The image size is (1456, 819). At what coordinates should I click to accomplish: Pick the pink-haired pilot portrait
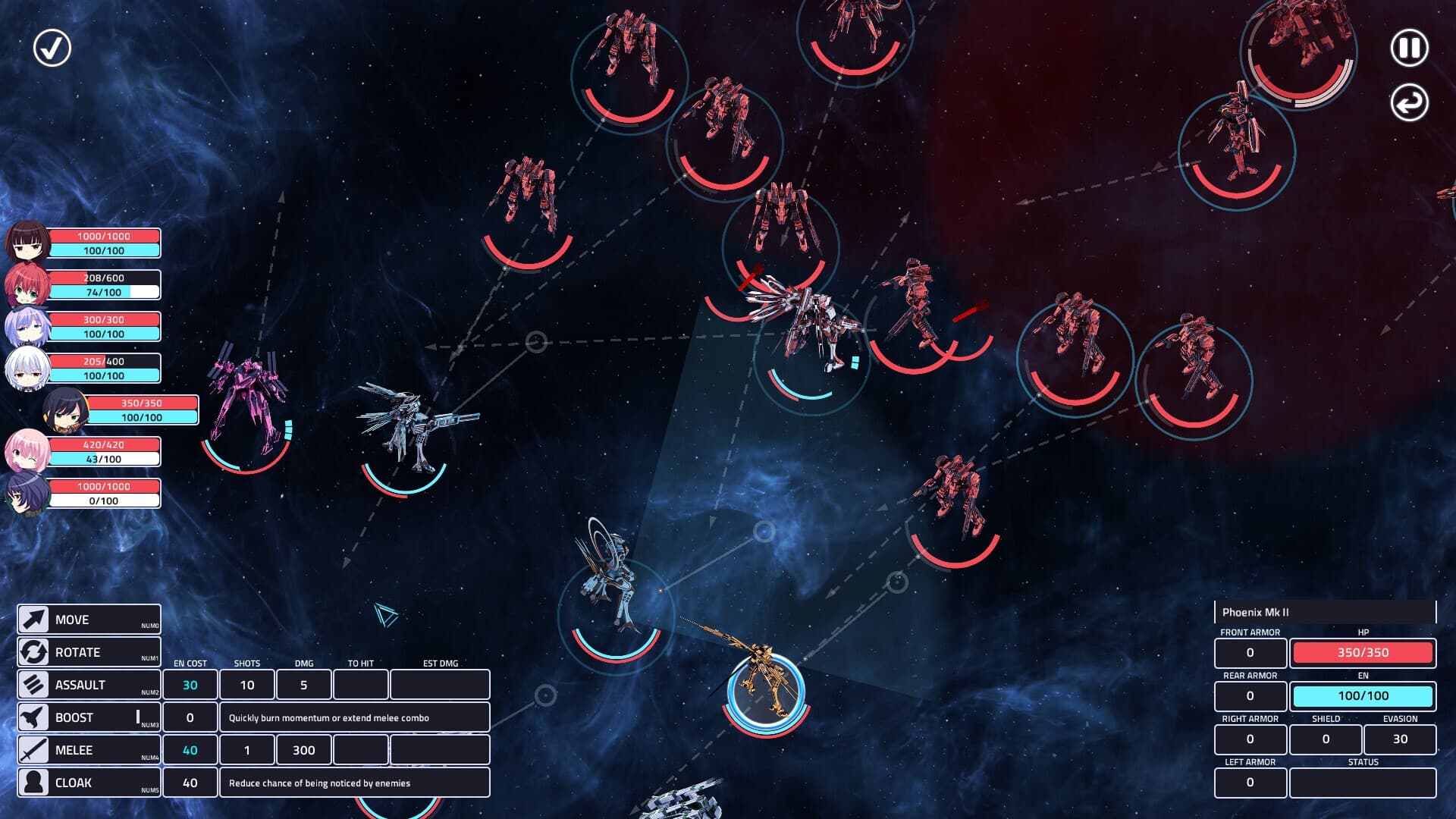[x=28, y=452]
